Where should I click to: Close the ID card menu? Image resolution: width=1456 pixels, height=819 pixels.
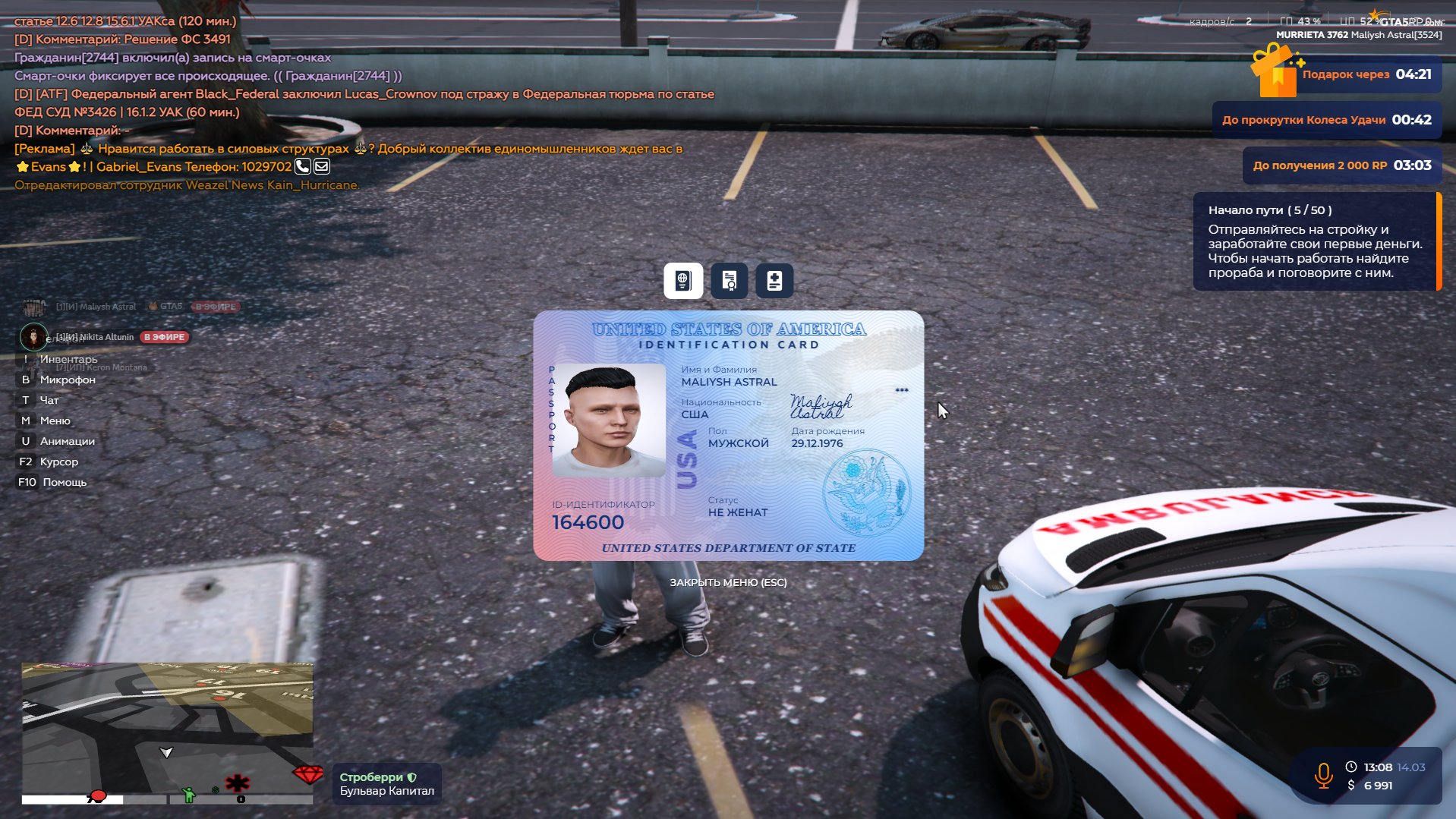coord(728,582)
